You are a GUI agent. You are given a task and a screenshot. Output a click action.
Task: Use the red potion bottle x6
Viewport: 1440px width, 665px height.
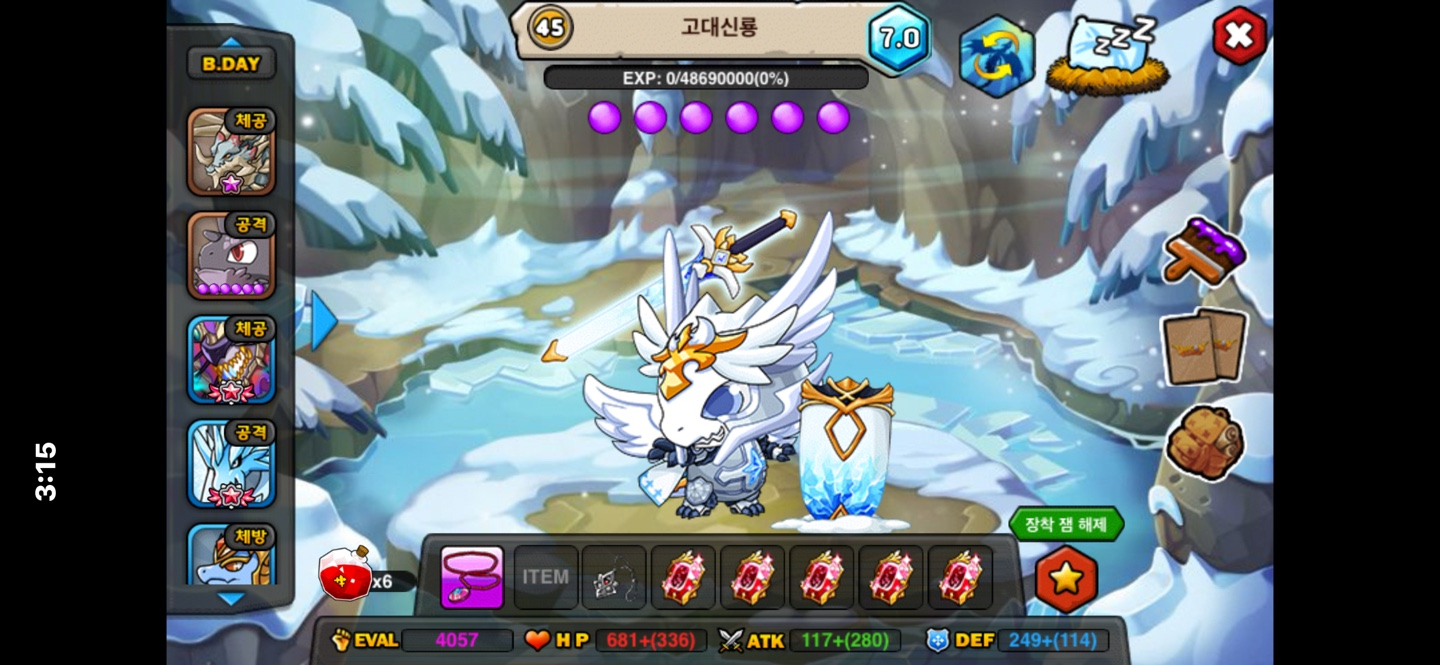click(346, 575)
